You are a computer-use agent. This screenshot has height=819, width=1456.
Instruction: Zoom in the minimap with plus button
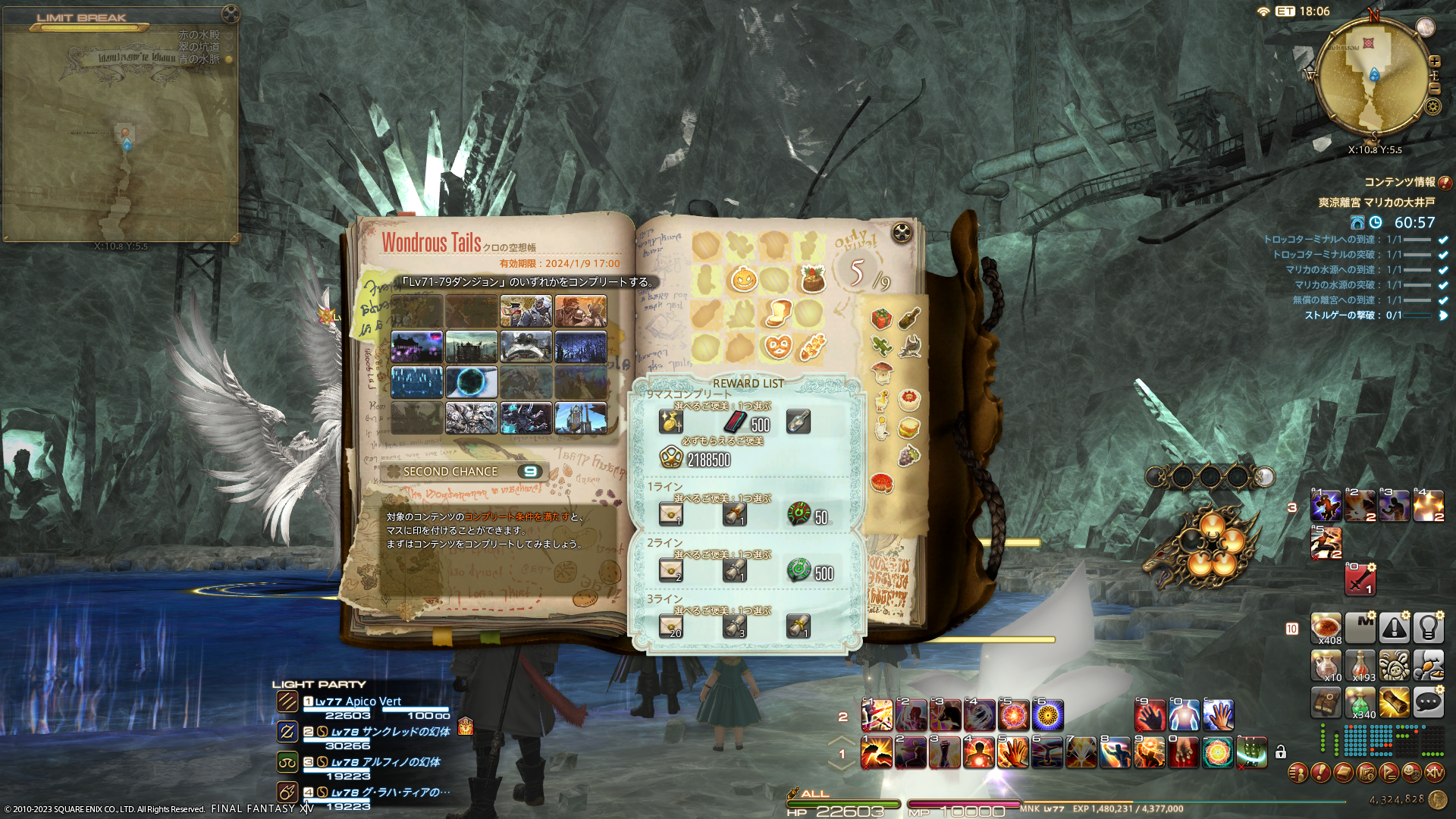click(x=1434, y=61)
